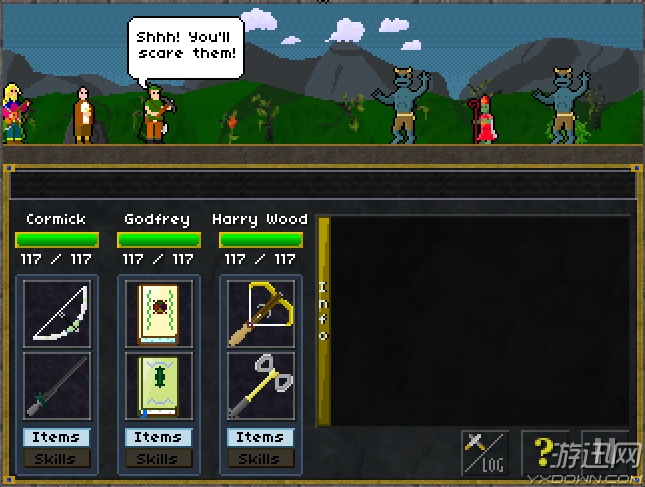Open Cormick's Items tab

click(x=56, y=437)
